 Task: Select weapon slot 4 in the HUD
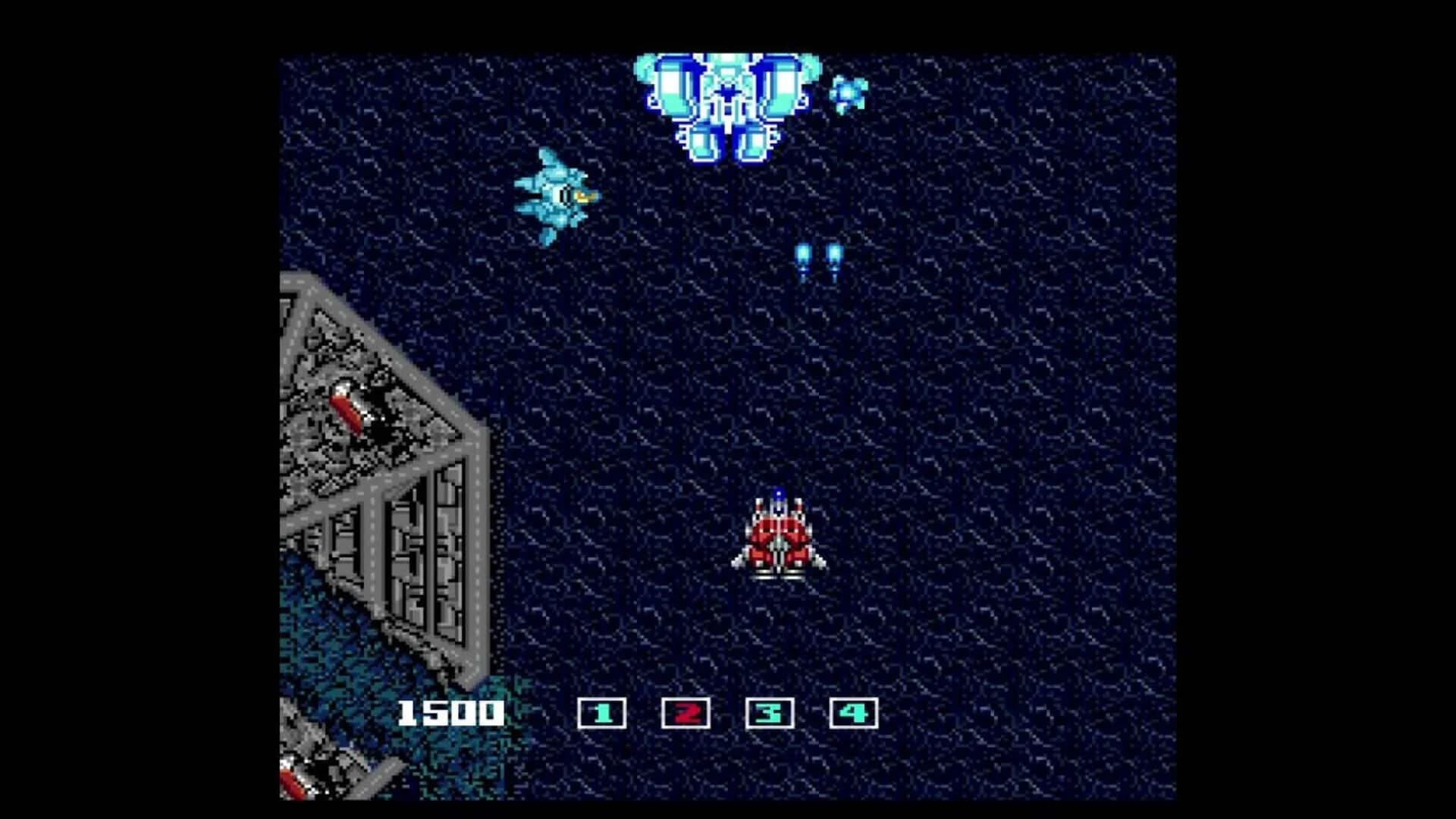pyautogui.click(x=851, y=711)
